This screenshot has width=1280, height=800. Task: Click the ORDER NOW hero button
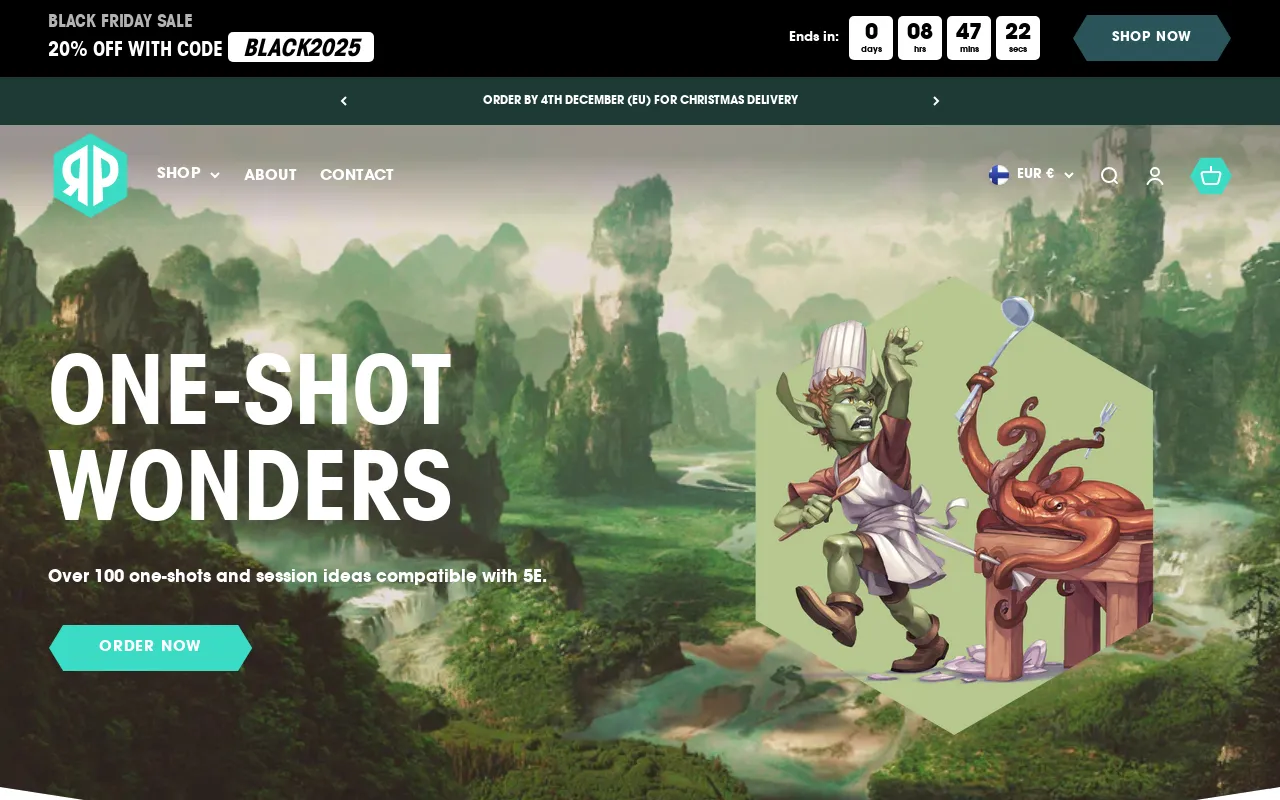150,647
